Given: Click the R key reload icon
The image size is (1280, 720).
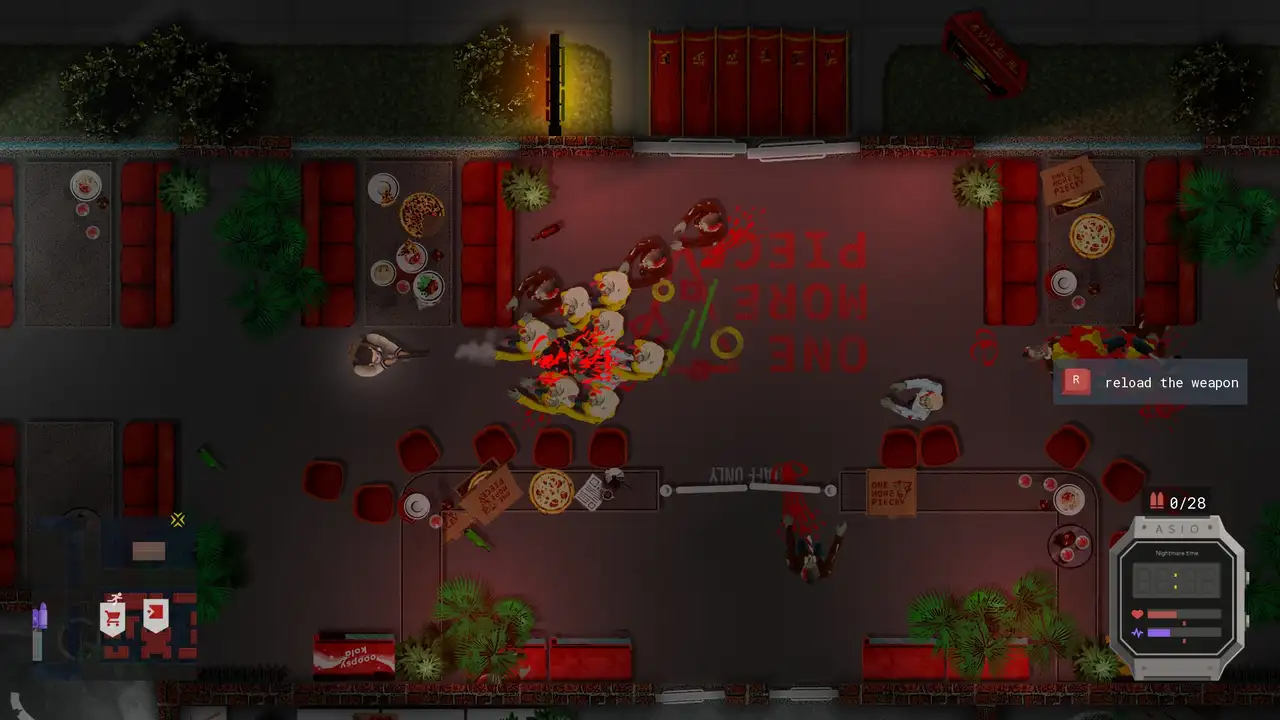Looking at the screenshot, I should [x=1076, y=382].
